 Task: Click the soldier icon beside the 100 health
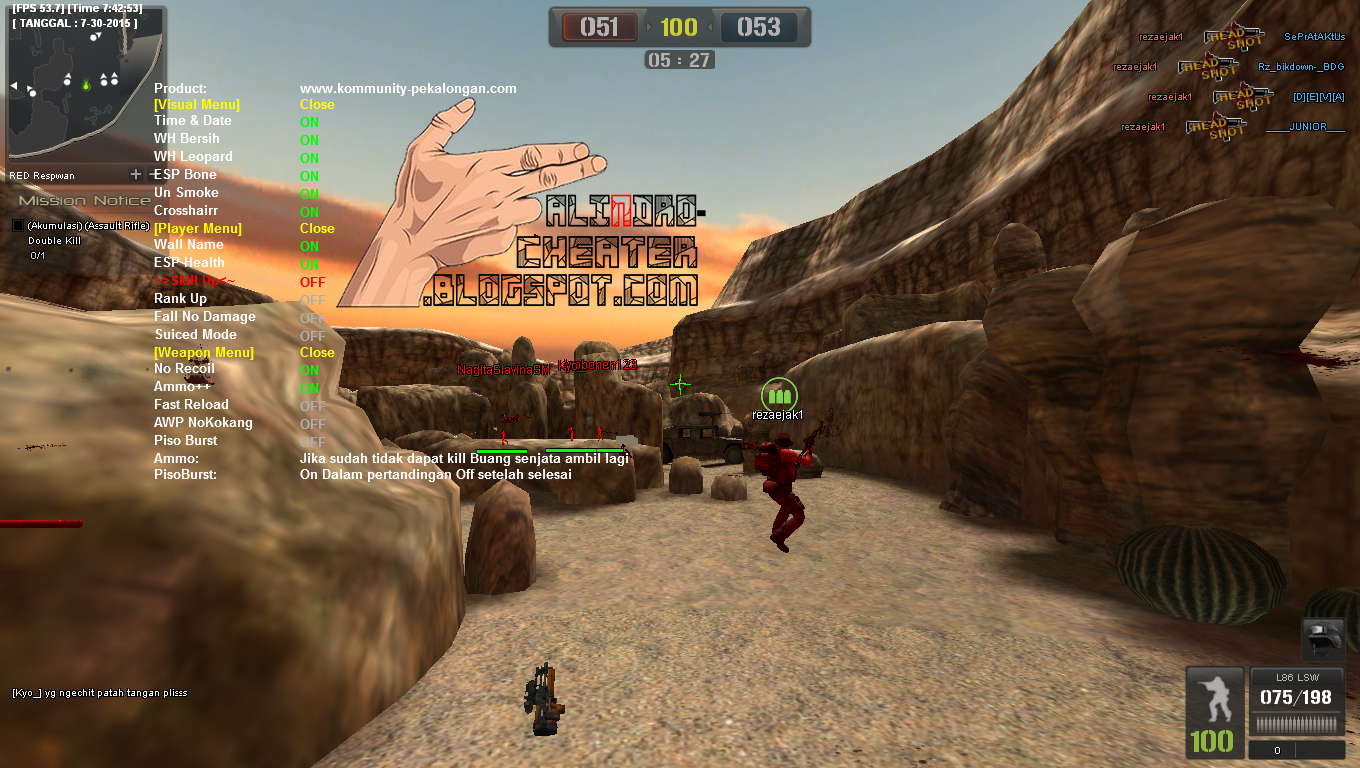tap(1213, 700)
